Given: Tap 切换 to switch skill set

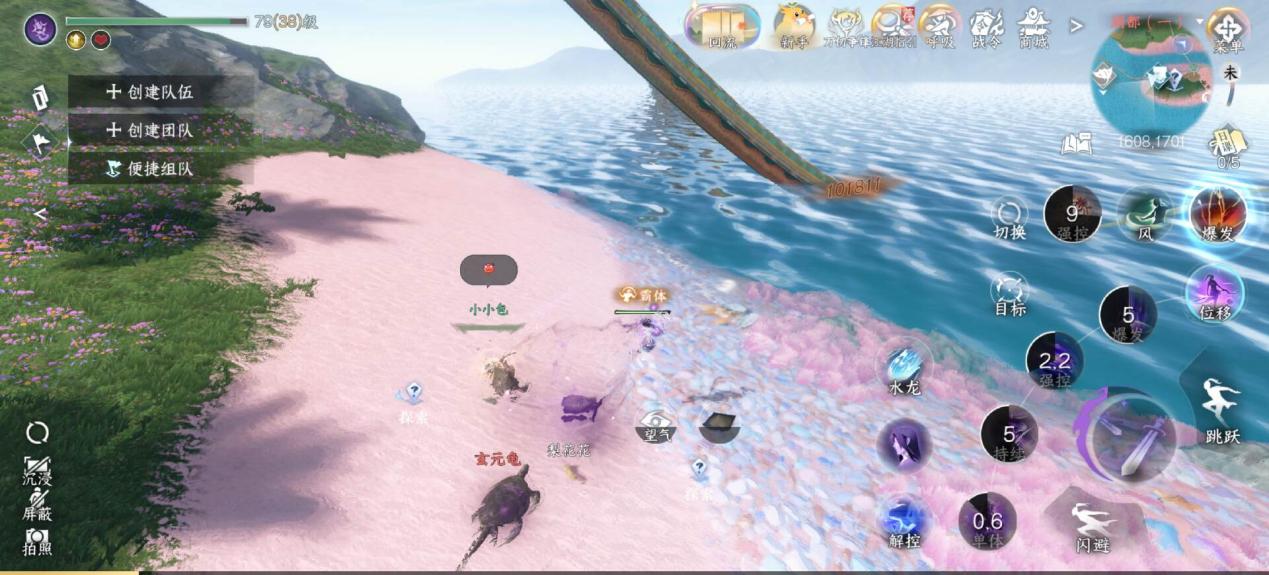Looking at the screenshot, I should [x=1010, y=215].
